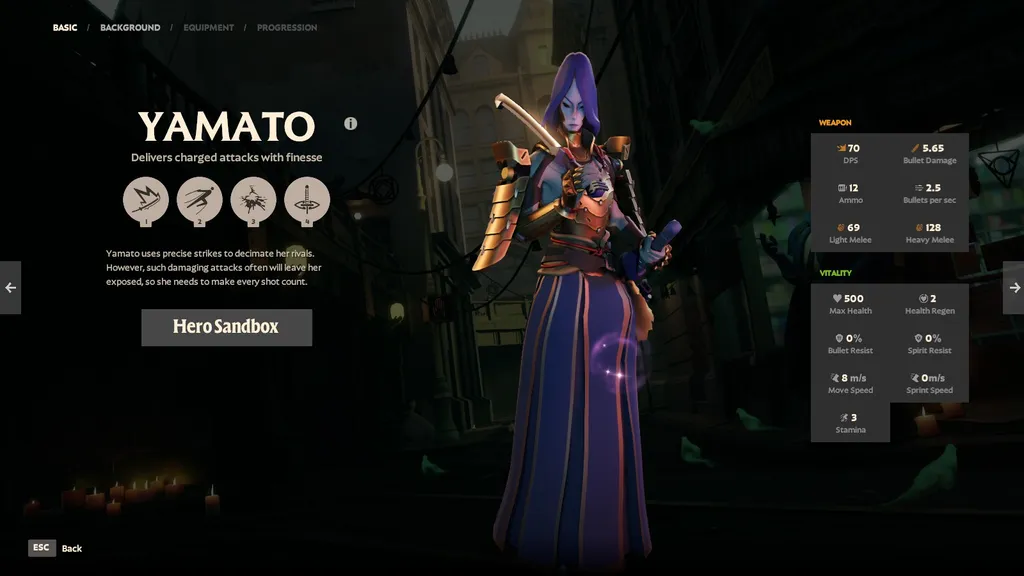Select Yamato's second ability icon
The height and width of the screenshot is (576, 1024).
click(x=200, y=200)
